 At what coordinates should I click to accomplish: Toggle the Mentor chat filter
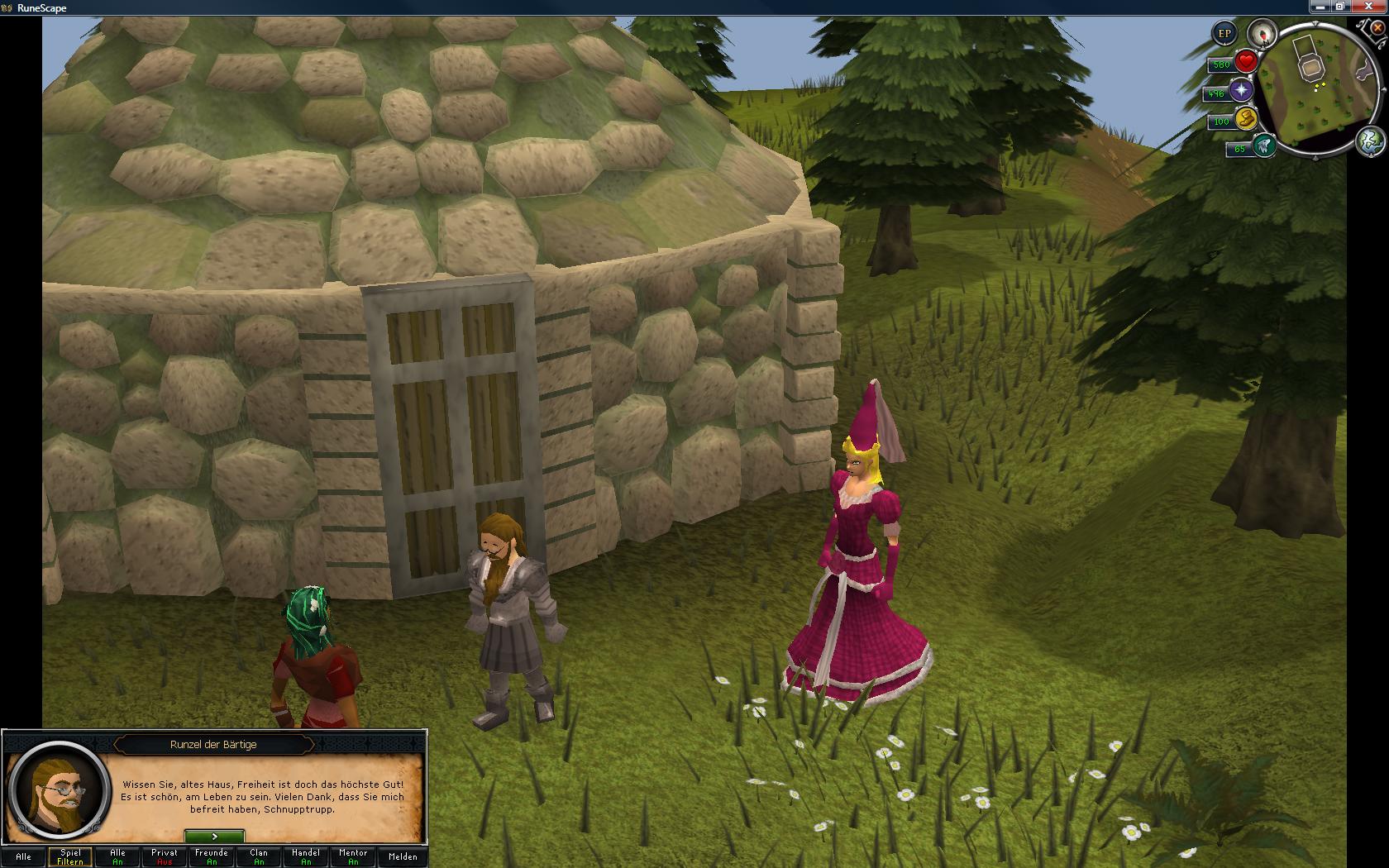pos(353,857)
